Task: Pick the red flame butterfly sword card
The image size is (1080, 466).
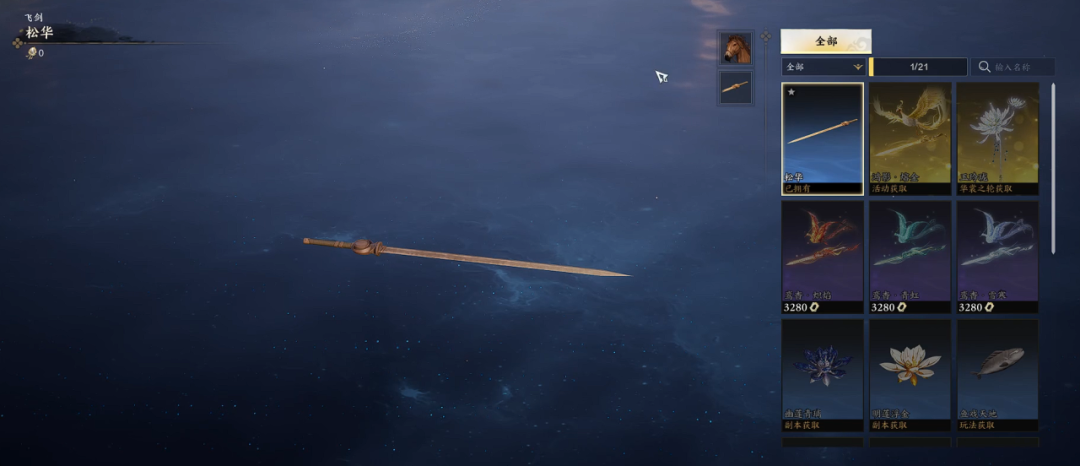Action: (823, 256)
